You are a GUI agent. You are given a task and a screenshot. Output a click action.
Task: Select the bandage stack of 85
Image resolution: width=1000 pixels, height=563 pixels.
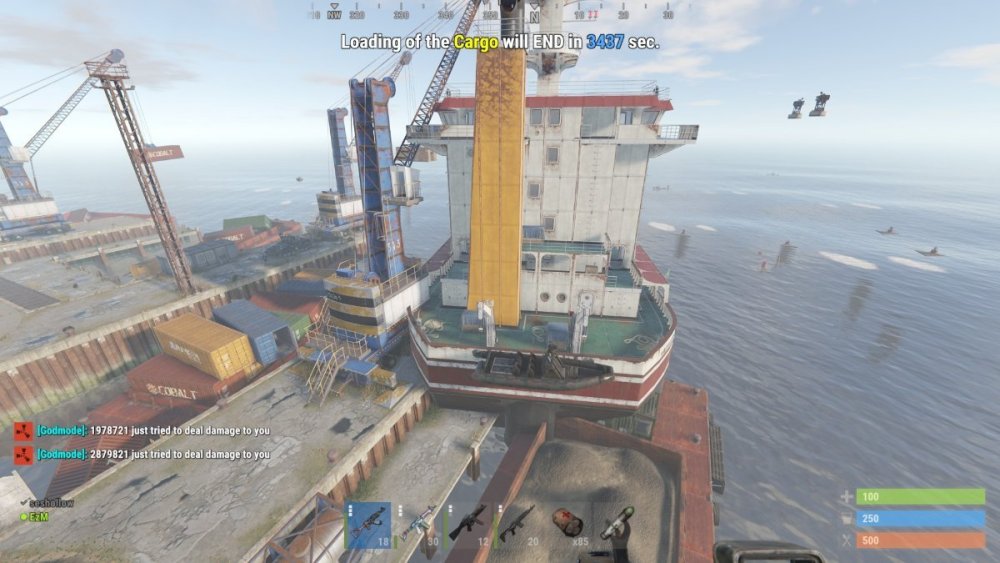tap(568, 525)
